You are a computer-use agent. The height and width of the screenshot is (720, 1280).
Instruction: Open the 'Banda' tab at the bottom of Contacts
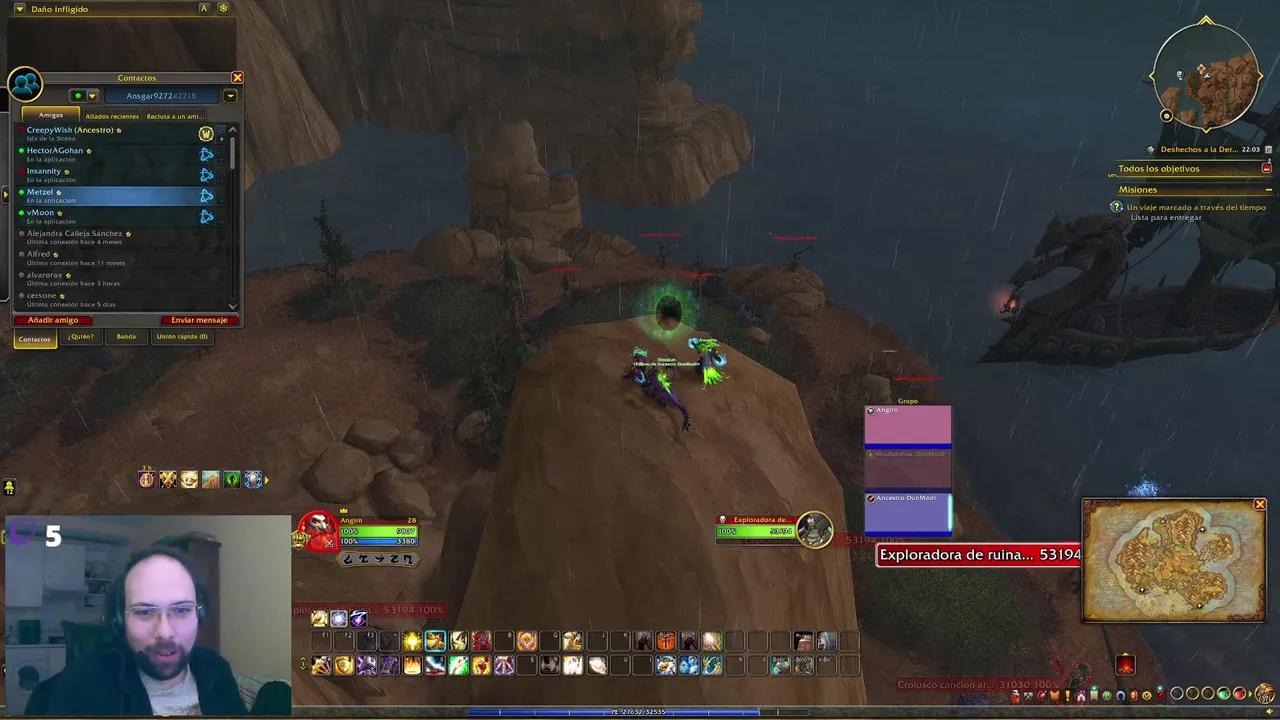click(x=126, y=337)
